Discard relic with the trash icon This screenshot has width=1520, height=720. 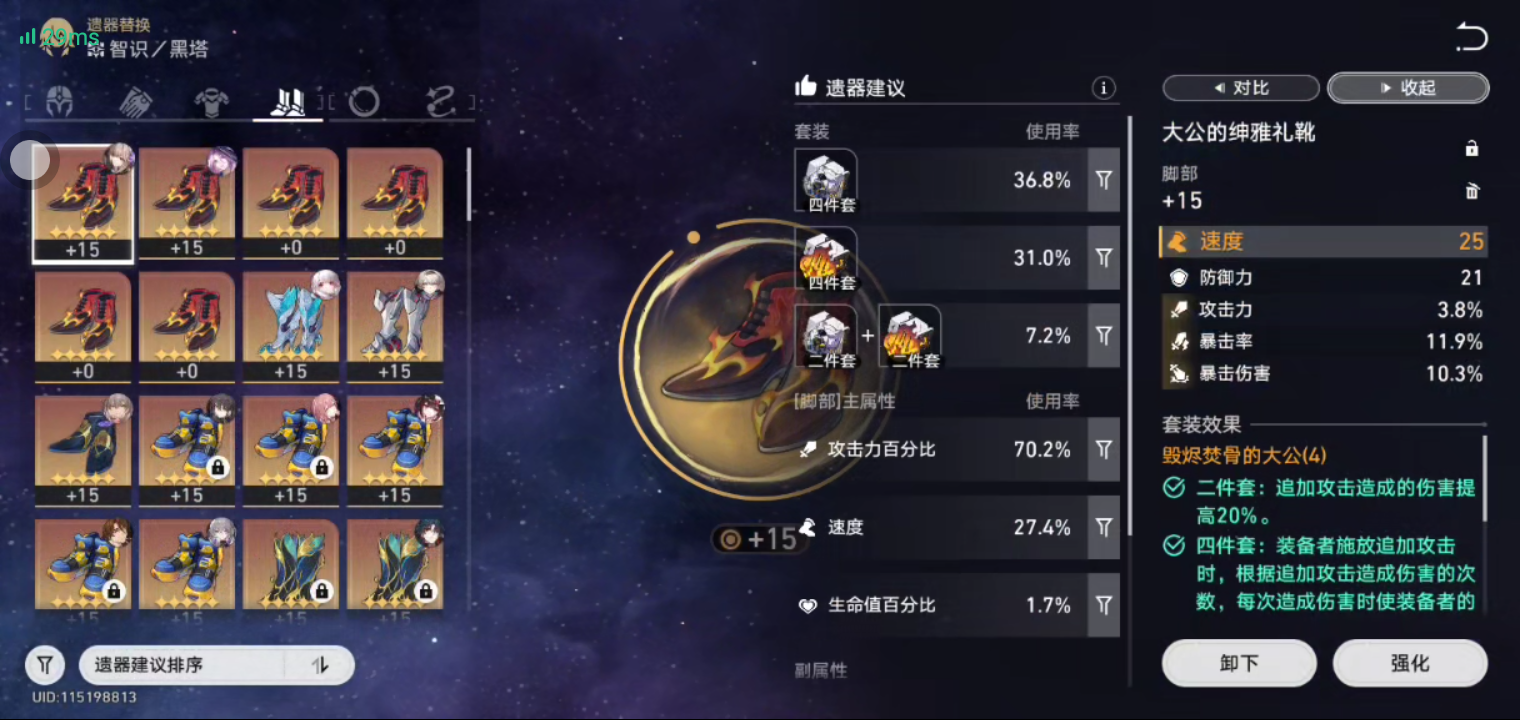(1472, 191)
